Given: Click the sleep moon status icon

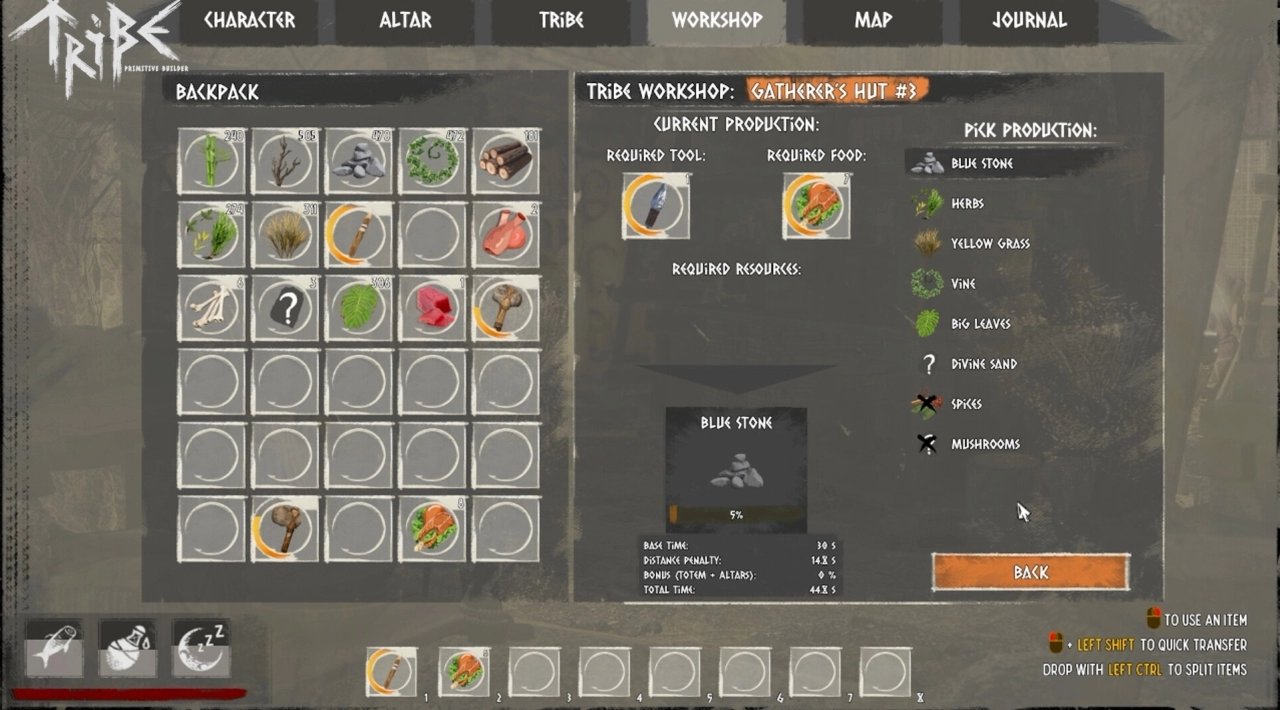Looking at the screenshot, I should click(x=201, y=647).
